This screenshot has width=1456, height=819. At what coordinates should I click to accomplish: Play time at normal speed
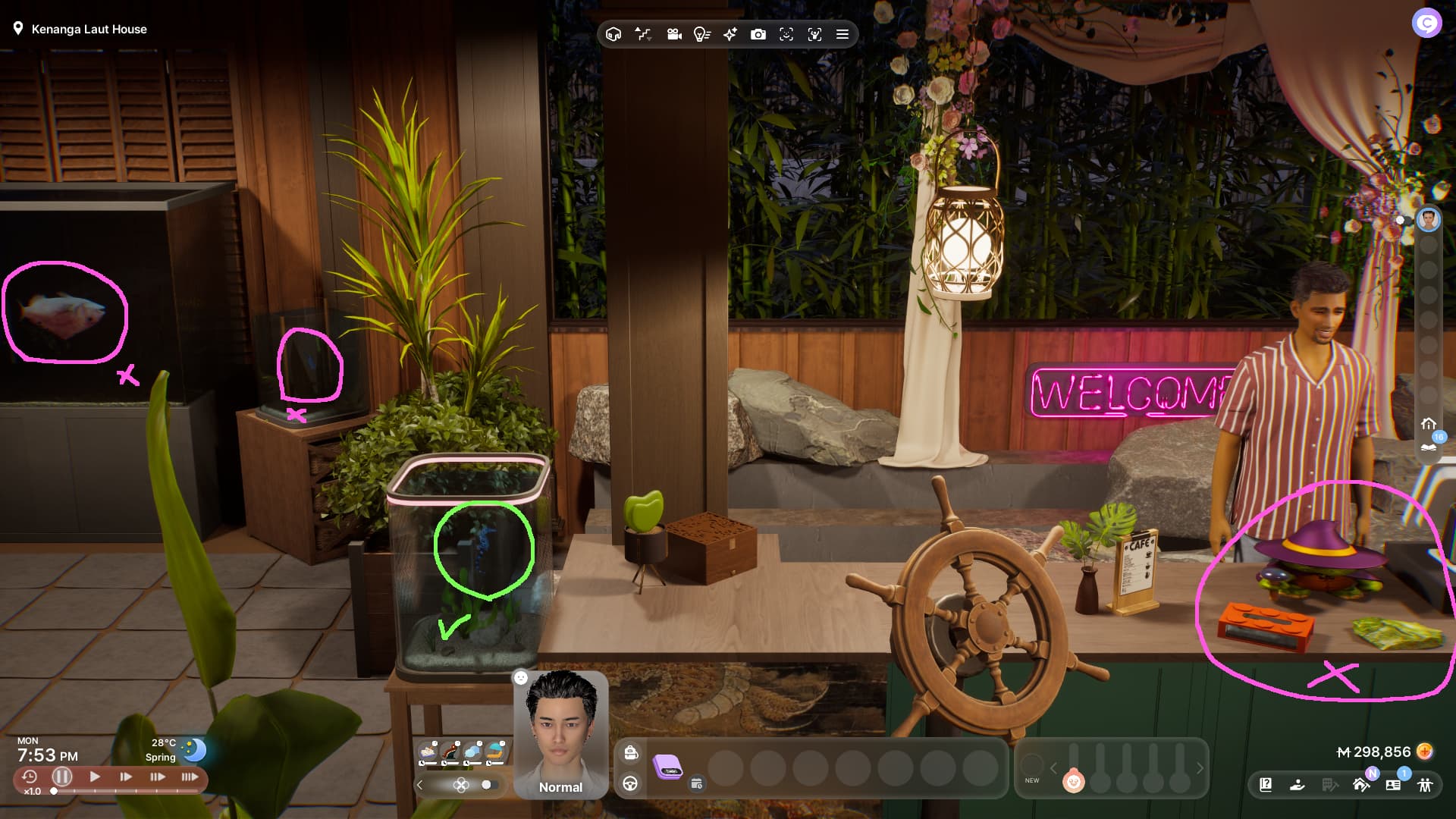(95, 777)
